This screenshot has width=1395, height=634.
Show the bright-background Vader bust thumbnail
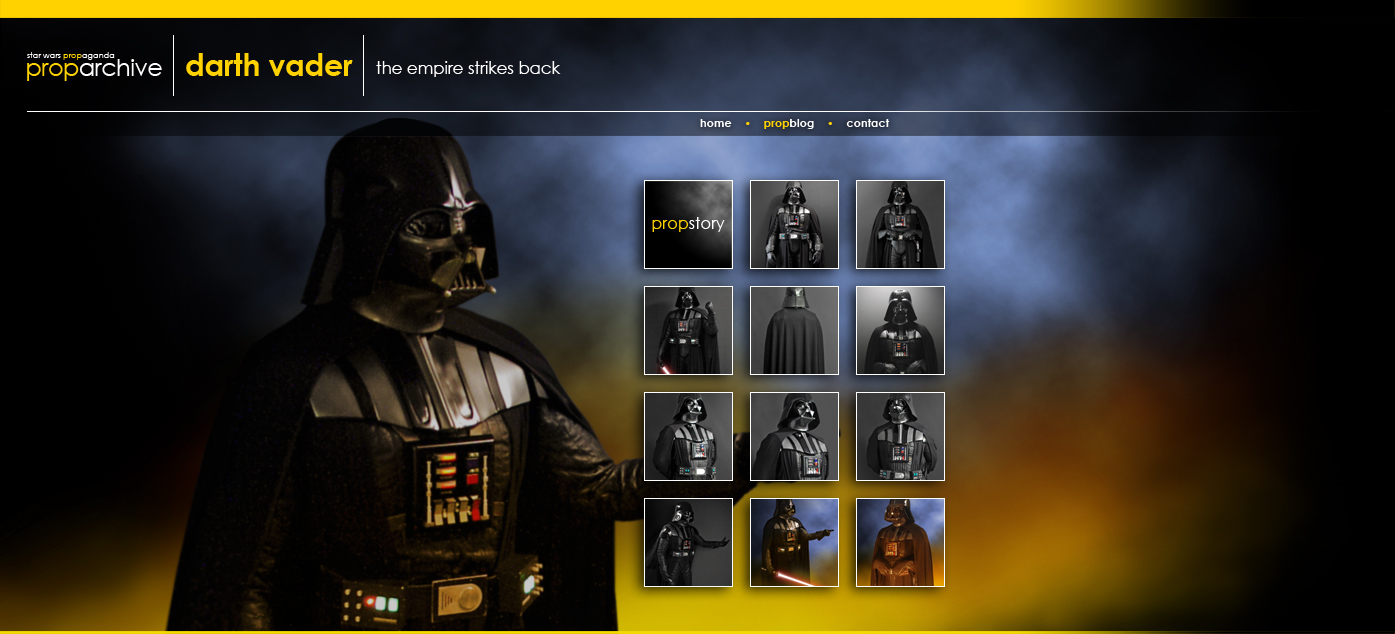900,330
